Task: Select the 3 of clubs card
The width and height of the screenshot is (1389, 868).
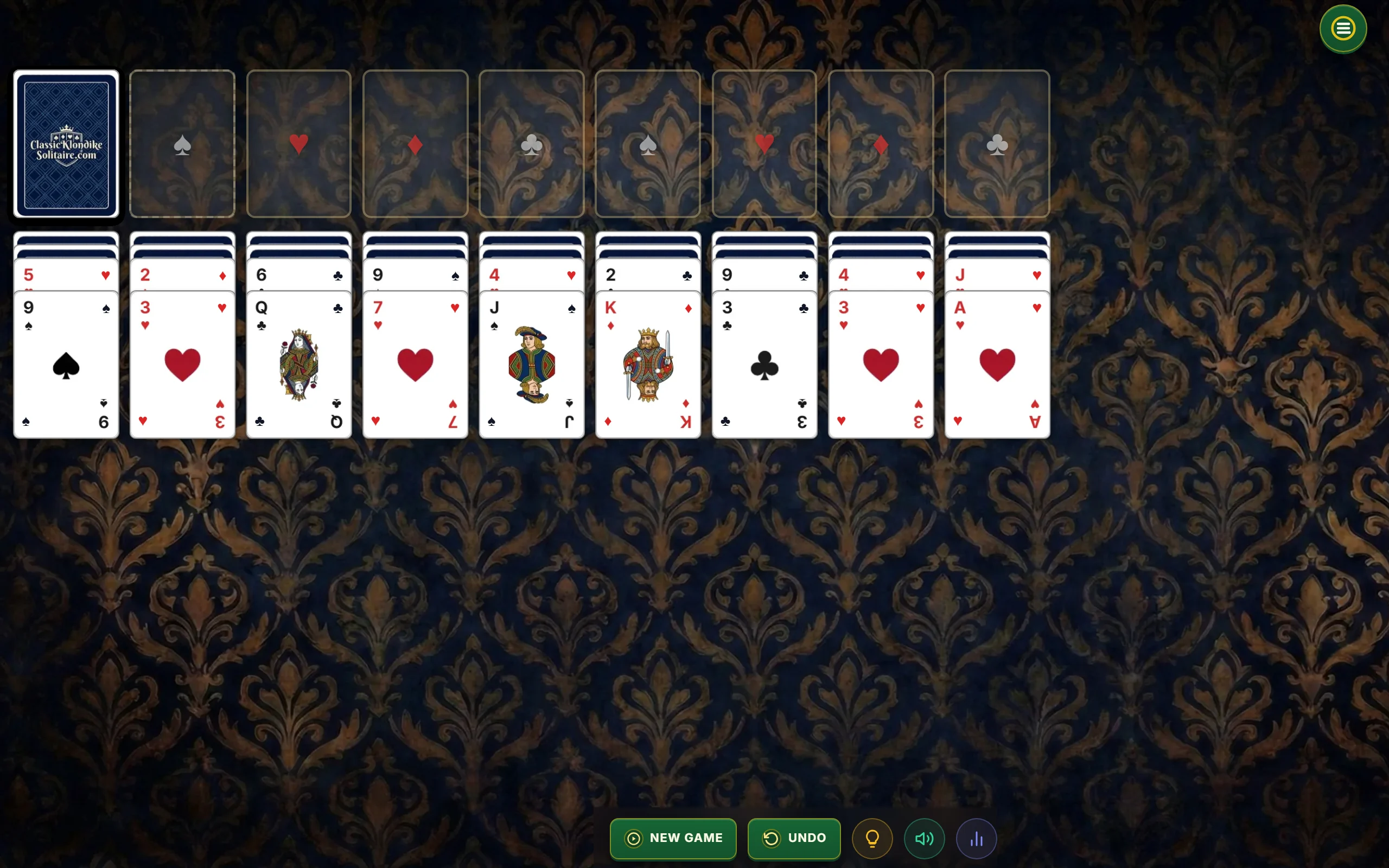Action: [x=763, y=365]
